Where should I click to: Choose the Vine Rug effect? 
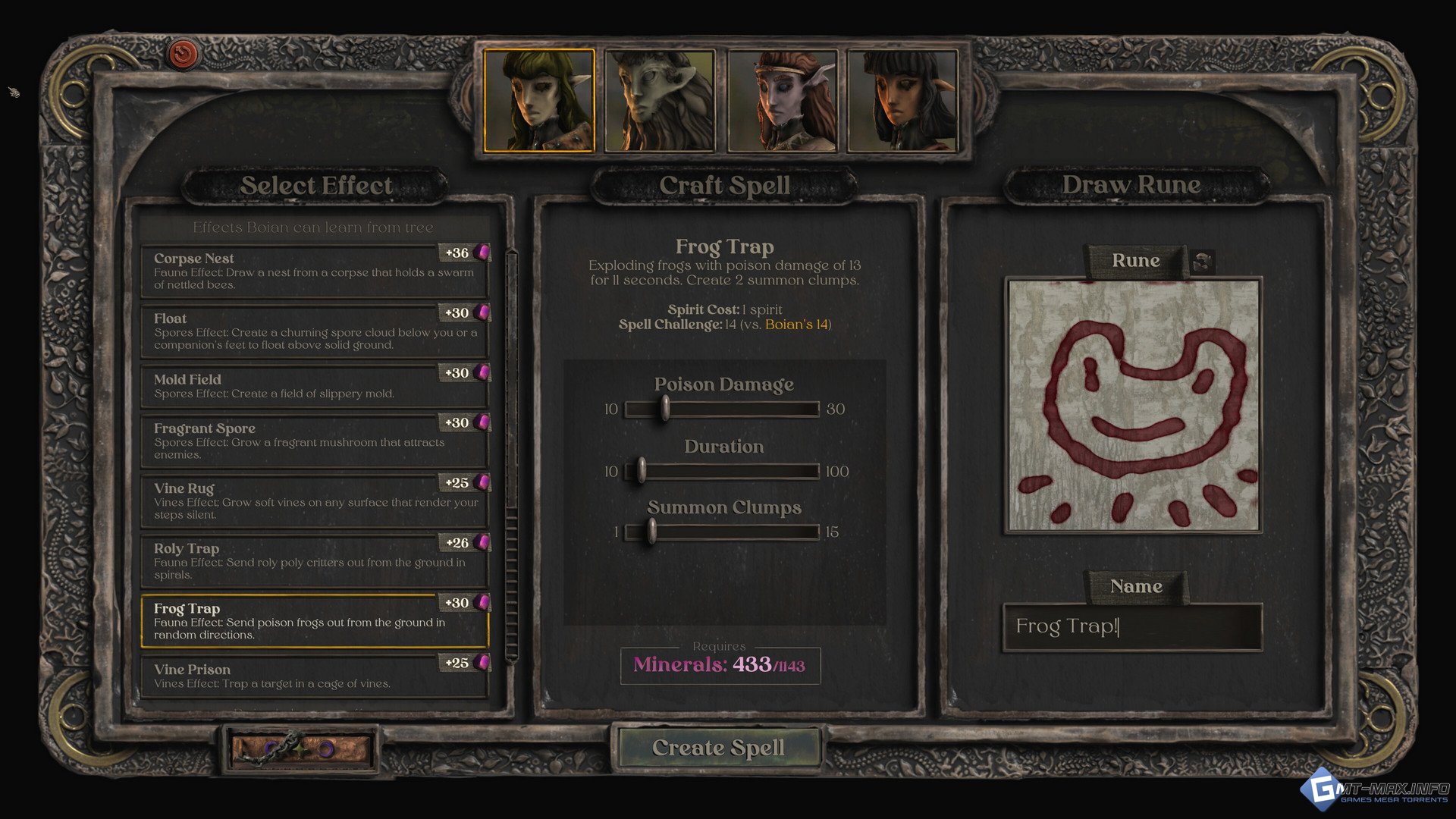tap(314, 500)
